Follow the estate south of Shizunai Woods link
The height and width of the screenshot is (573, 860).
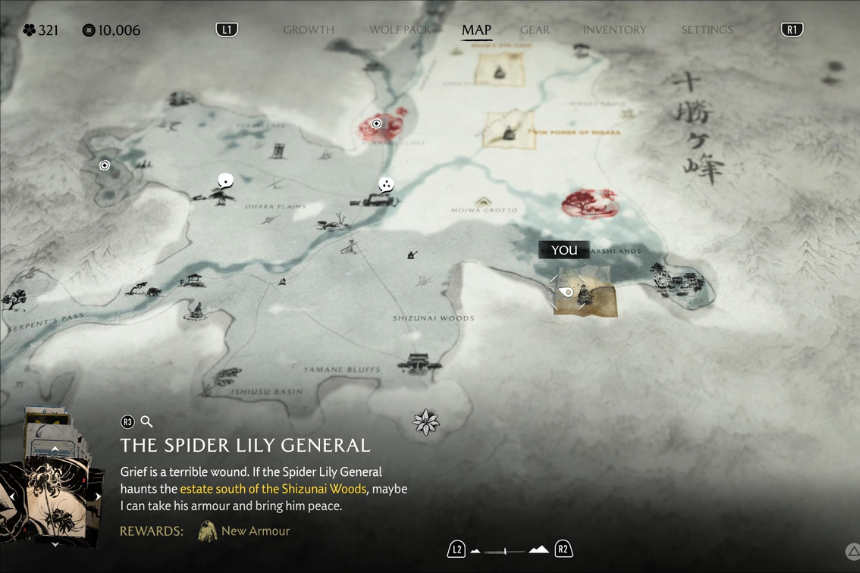point(273,488)
